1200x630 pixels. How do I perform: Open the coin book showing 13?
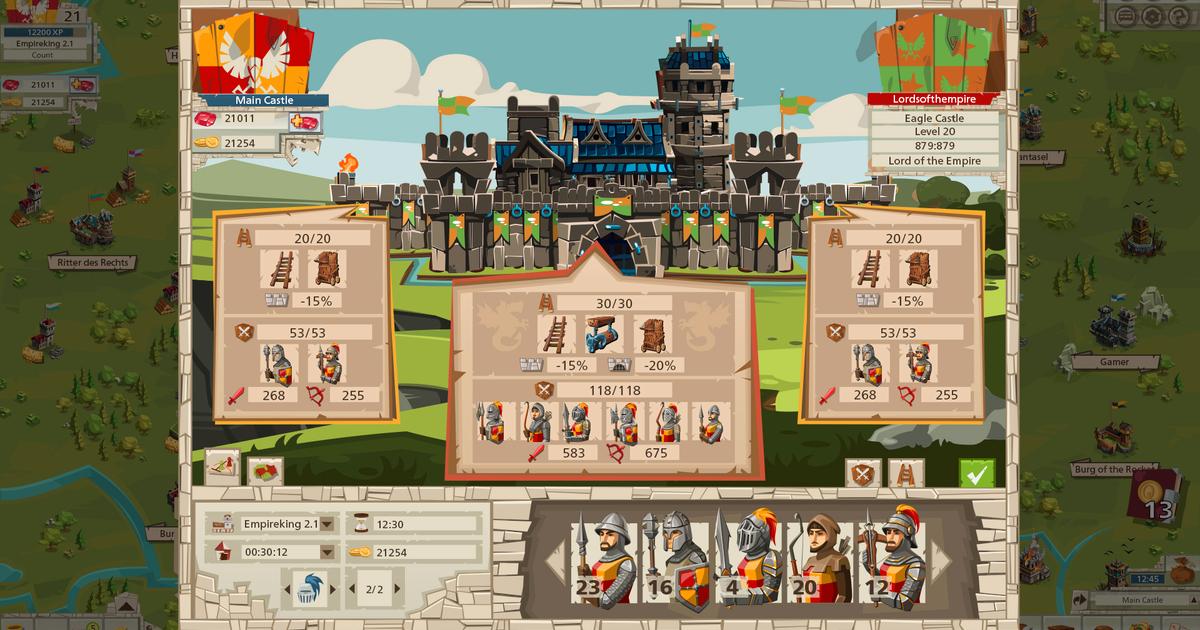[x=1154, y=496]
